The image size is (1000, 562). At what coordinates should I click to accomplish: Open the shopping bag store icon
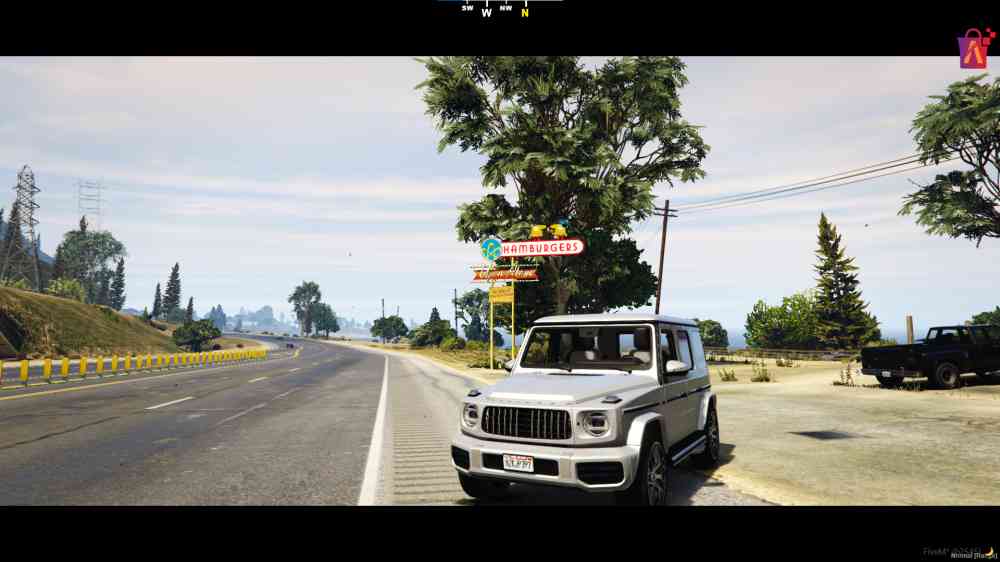pos(973,49)
